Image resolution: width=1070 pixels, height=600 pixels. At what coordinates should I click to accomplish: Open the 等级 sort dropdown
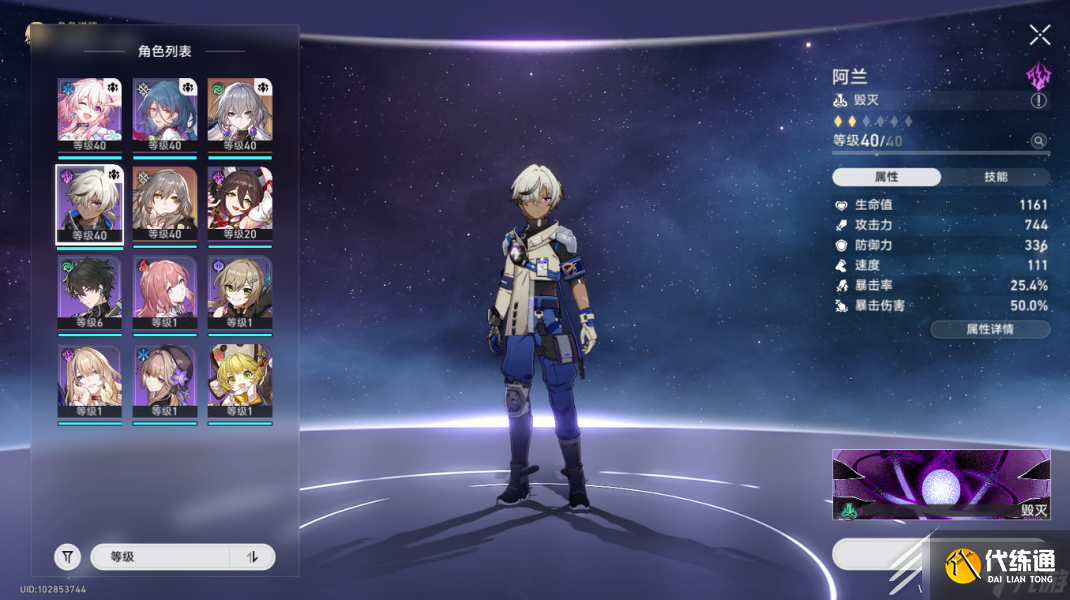(x=160, y=557)
